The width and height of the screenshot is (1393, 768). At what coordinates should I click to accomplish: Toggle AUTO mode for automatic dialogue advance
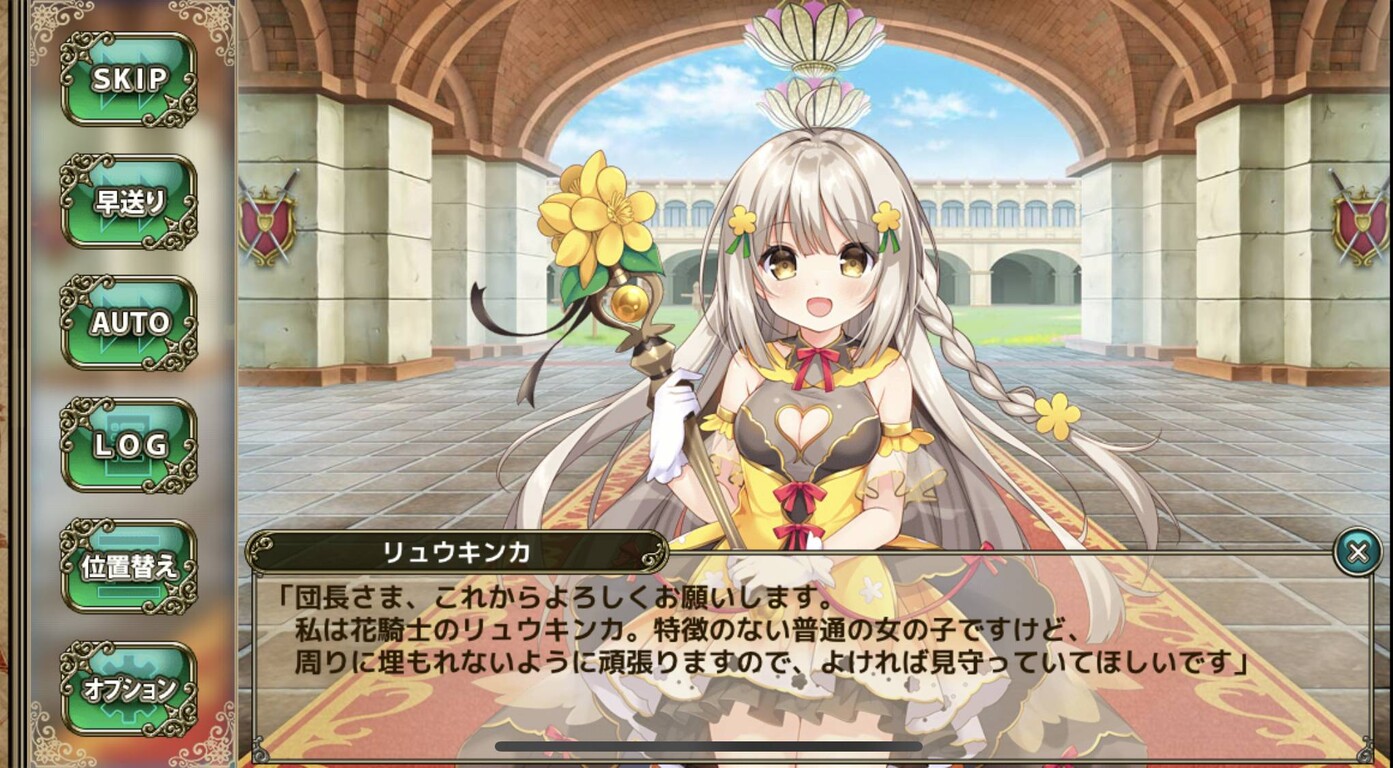(128, 323)
